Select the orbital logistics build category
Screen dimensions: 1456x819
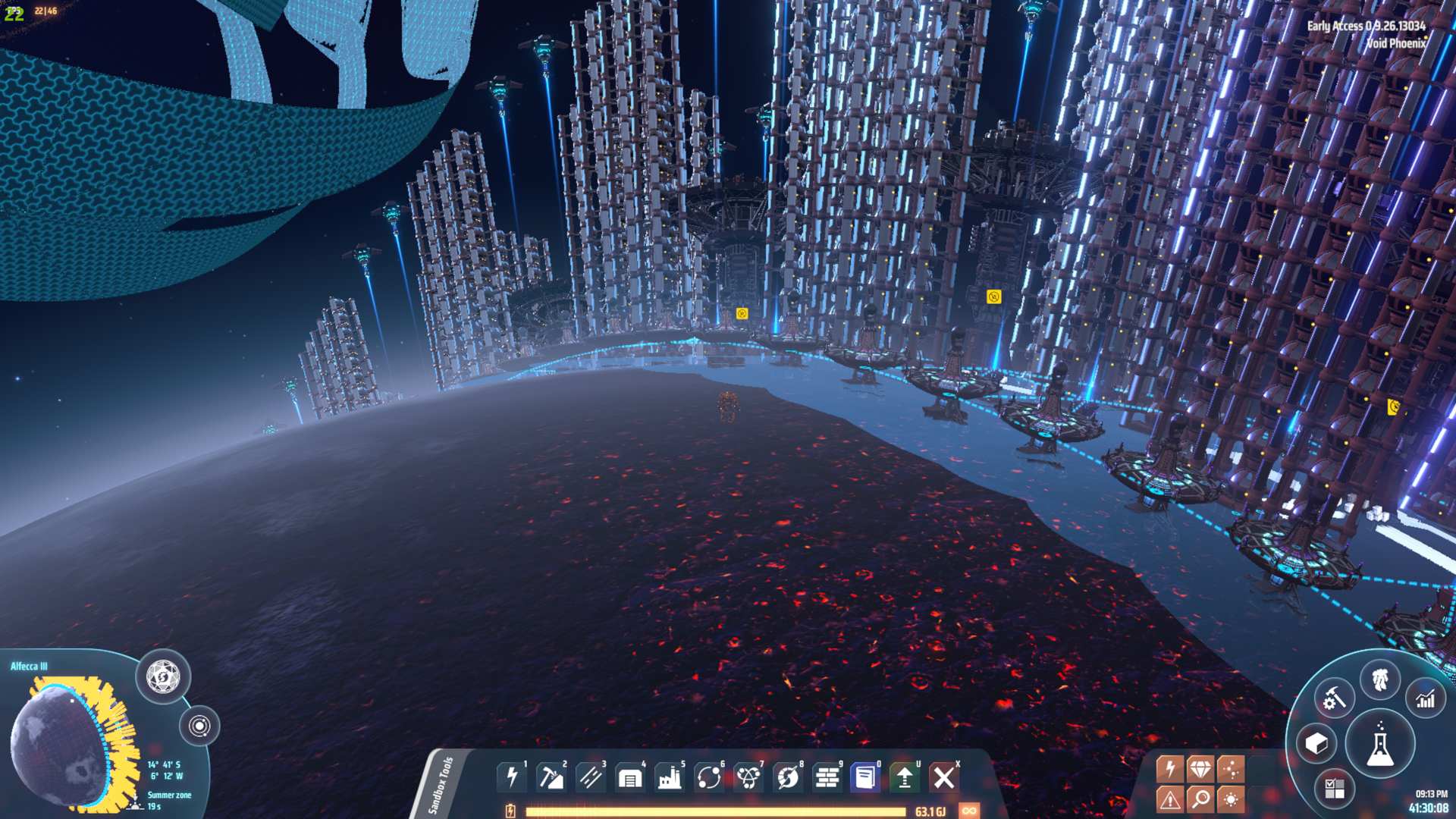tap(709, 777)
